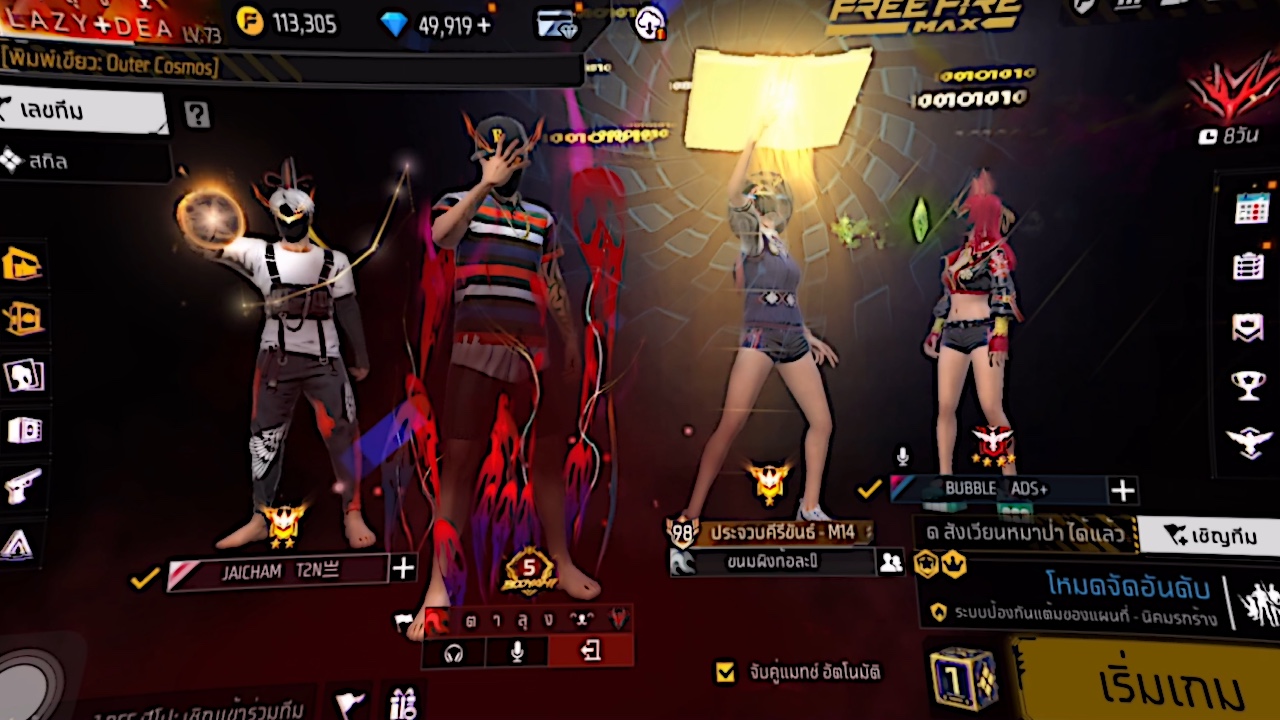Invite a team with the เชิญทีม button
This screenshot has width=1280, height=720.
point(1212,535)
